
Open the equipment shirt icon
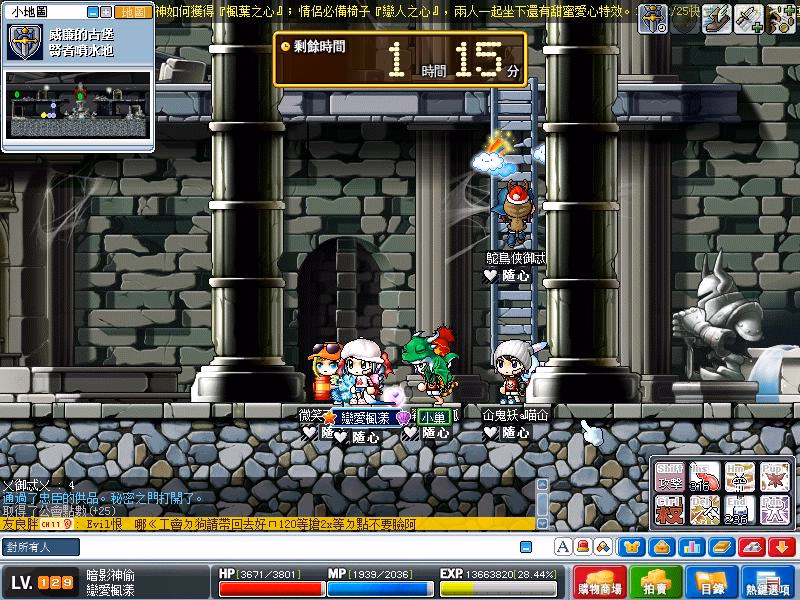point(633,547)
